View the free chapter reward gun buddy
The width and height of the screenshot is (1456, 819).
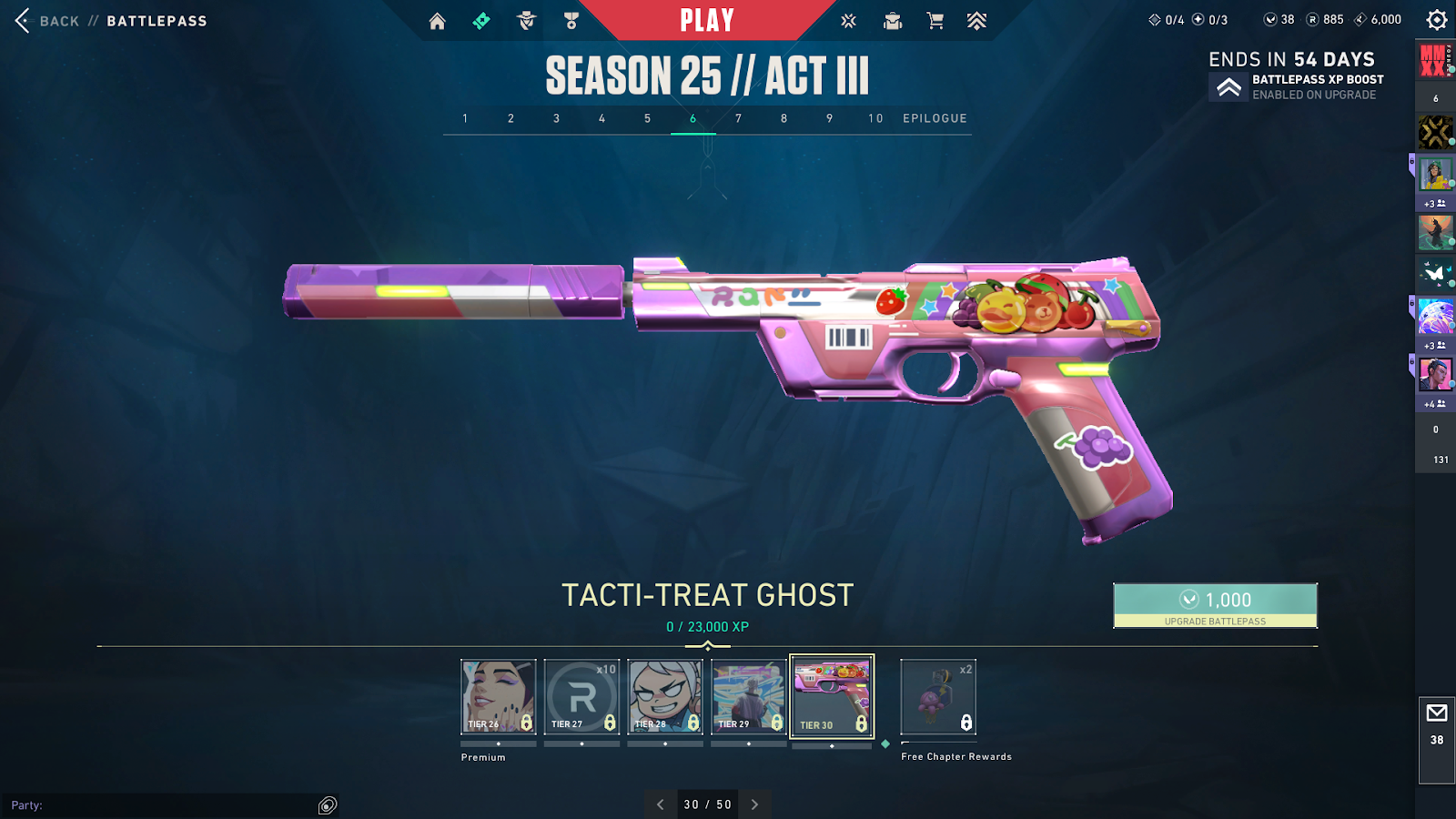(x=938, y=696)
